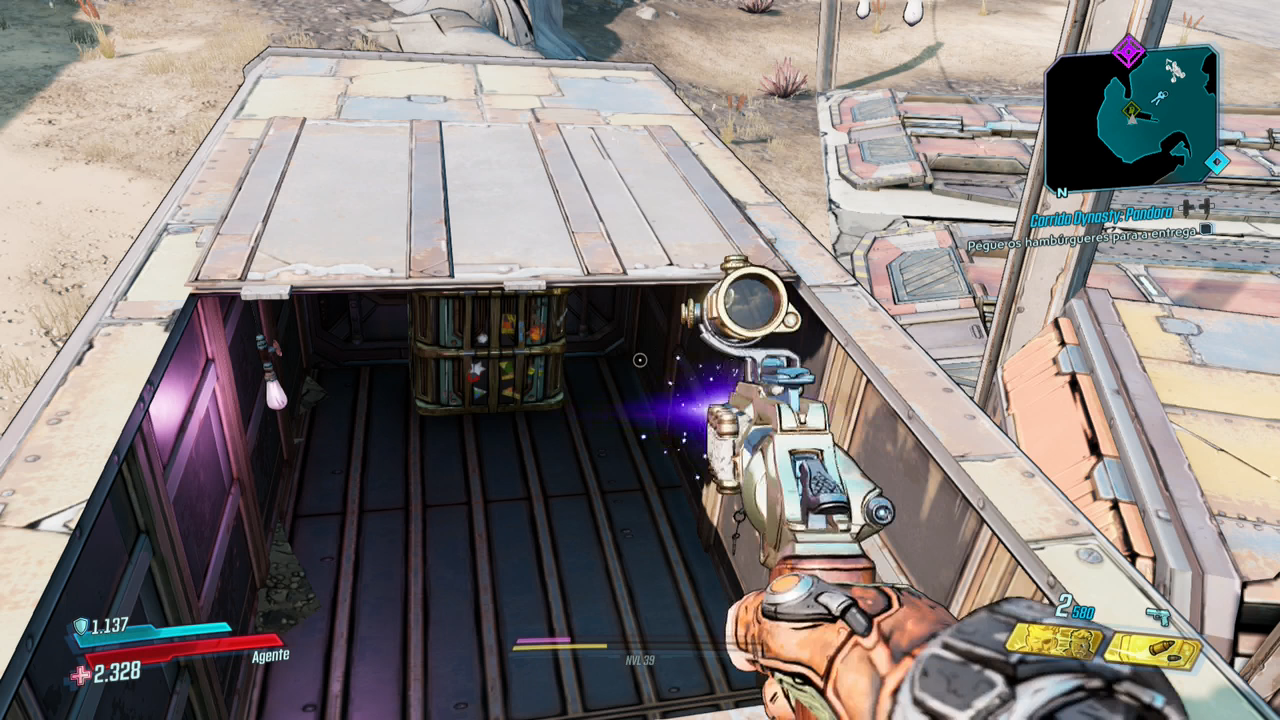
Task: Click the blue diamond marker on minimap edge
Action: coord(1215,161)
